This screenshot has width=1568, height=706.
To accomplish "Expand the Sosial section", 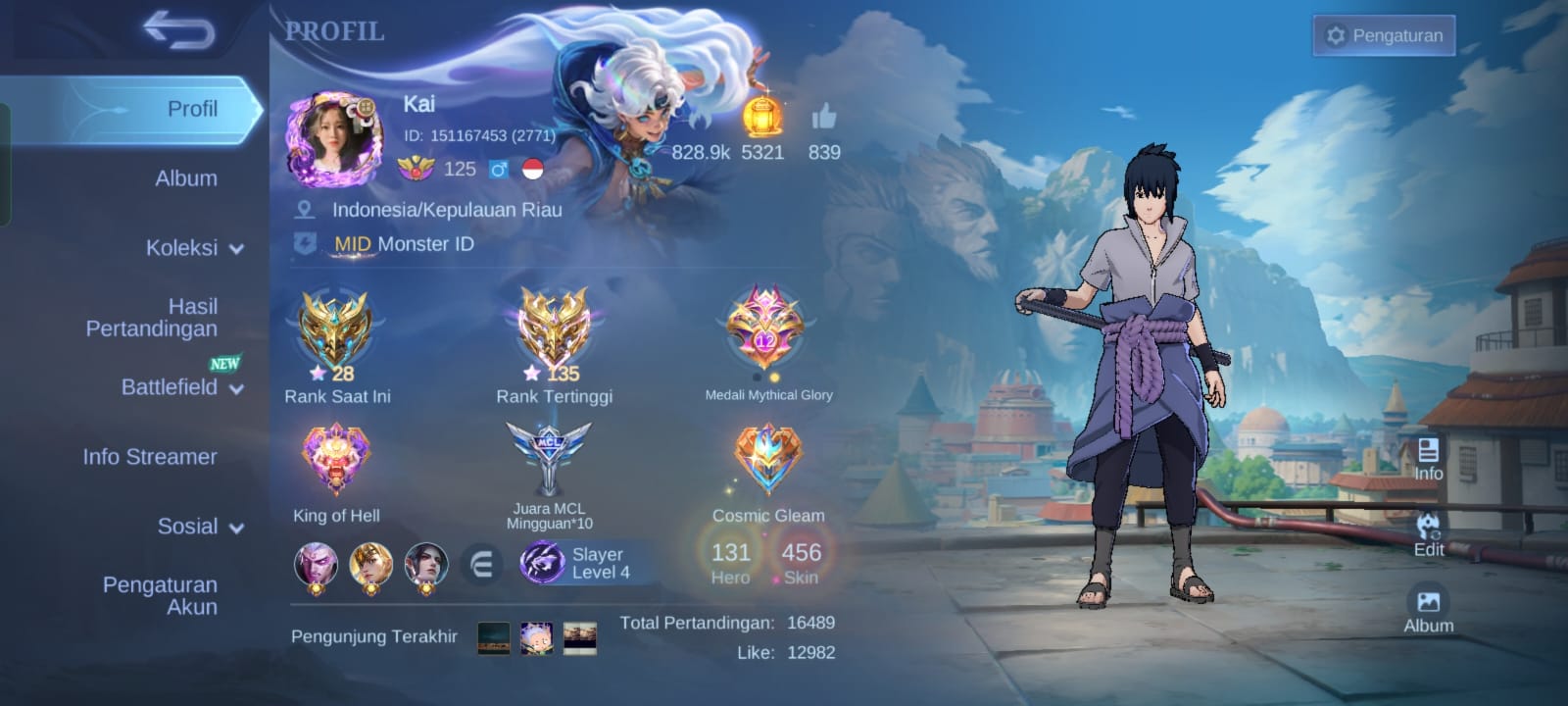I will pos(200,527).
